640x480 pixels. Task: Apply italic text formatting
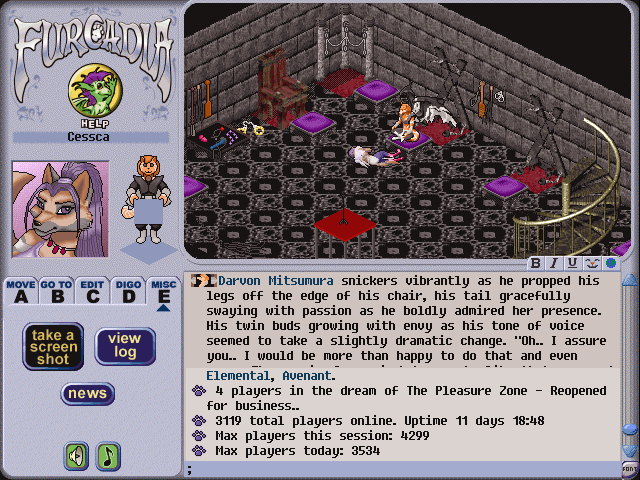click(554, 263)
